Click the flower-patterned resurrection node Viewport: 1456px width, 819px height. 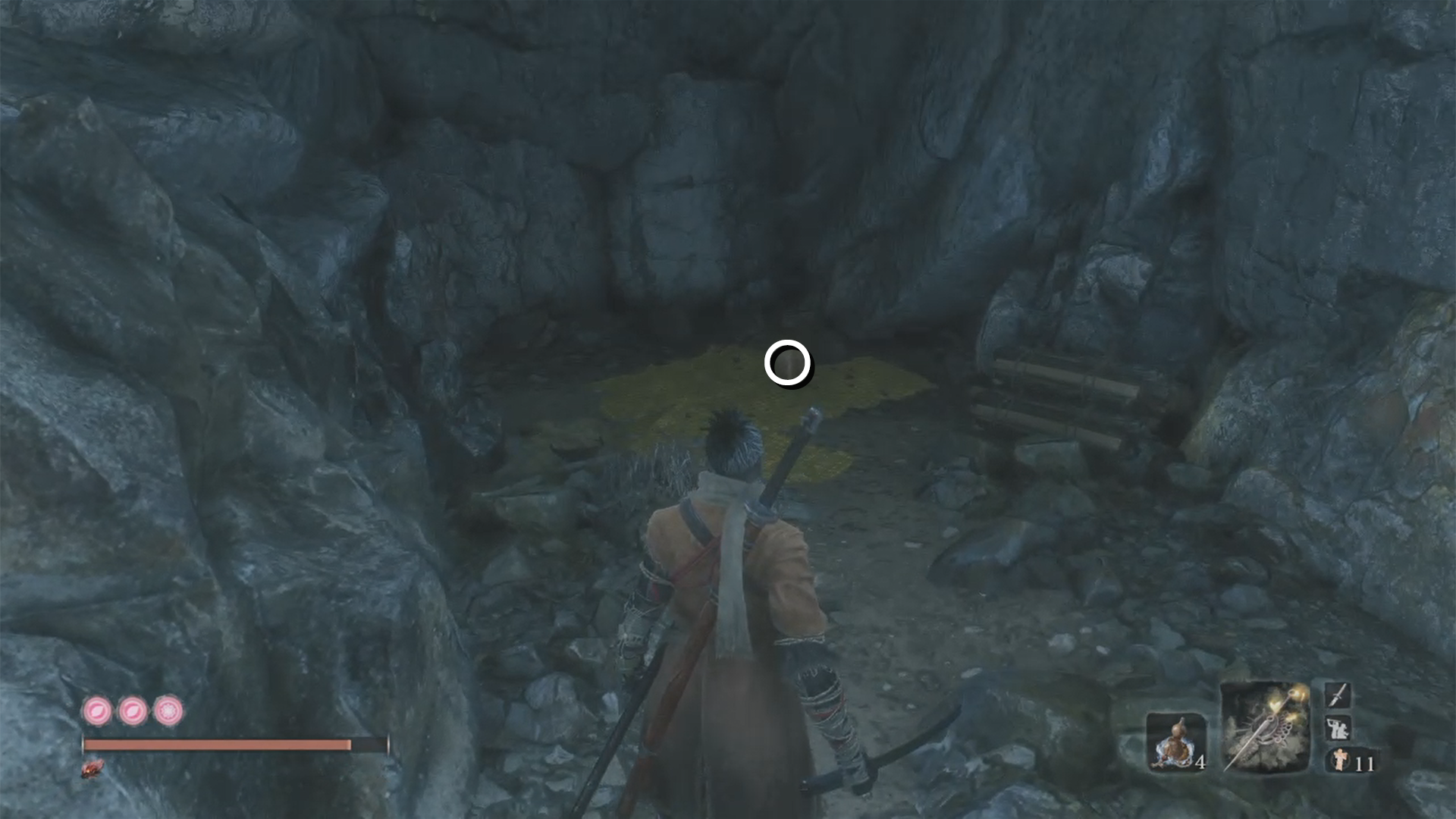[x=168, y=712]
